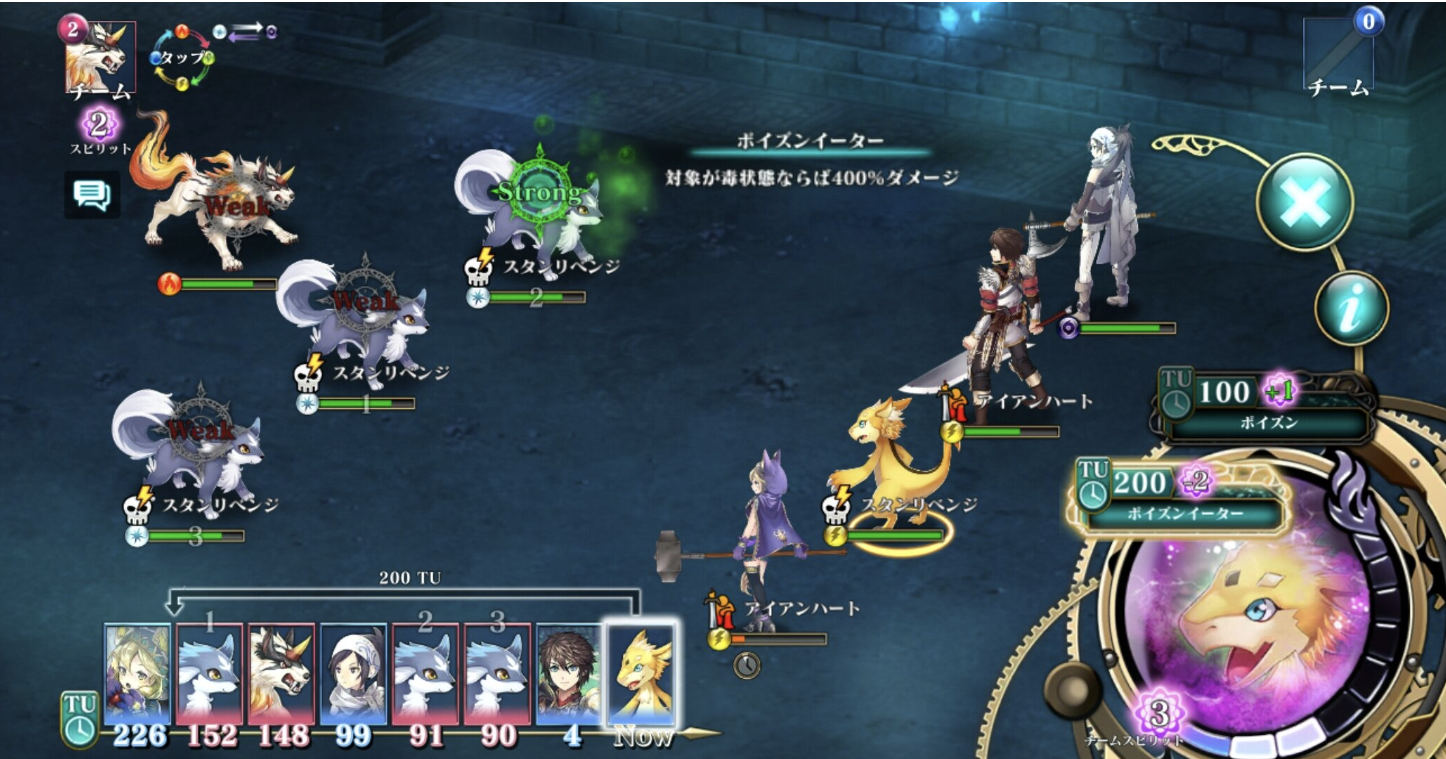Open the chat speech bubble icon
The width and height of the screenshot is (1446, 759).
pyautogui.click(x=92, y=194)
